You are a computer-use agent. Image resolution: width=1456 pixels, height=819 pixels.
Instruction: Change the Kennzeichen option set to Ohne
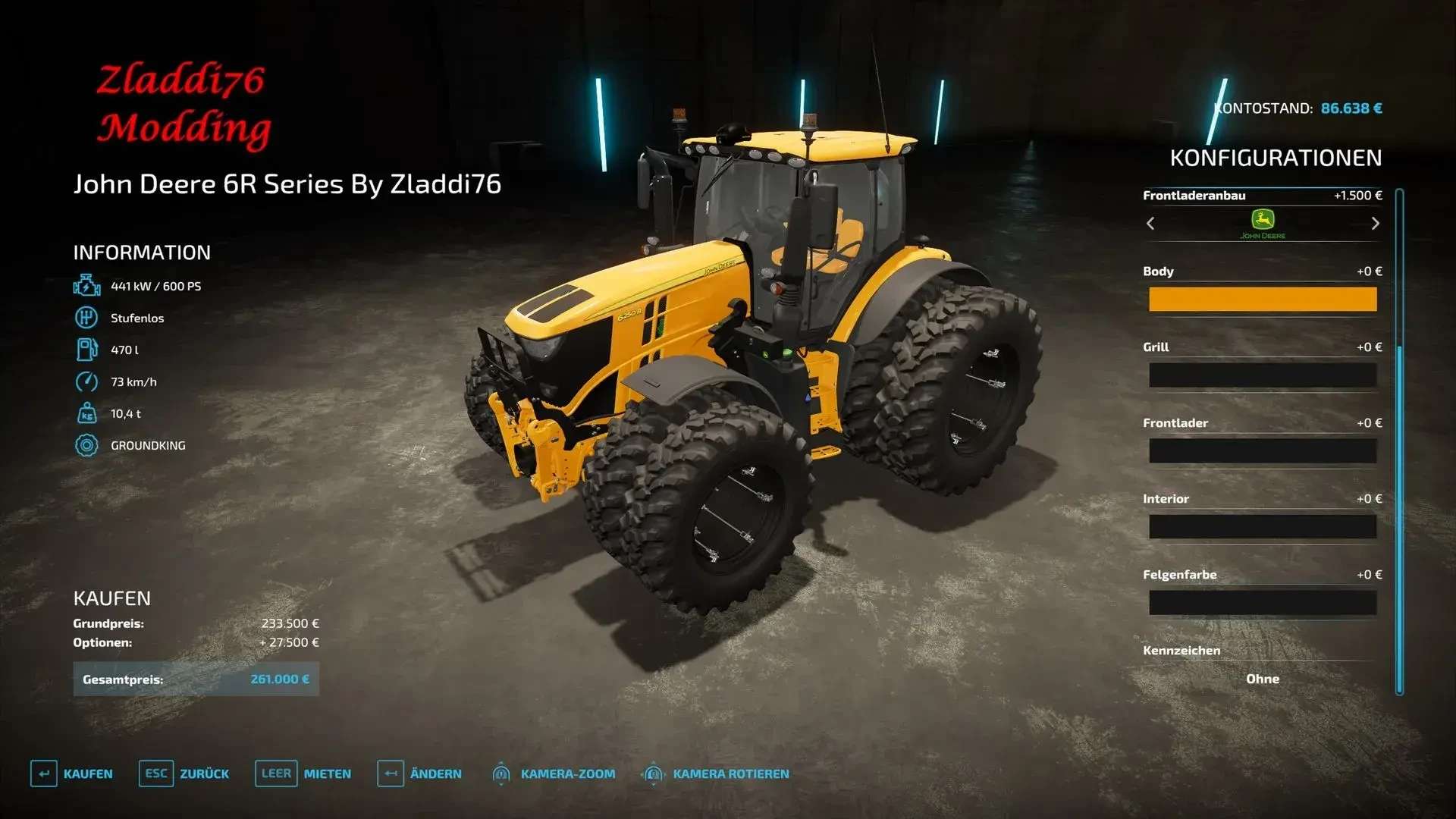click(x=1262, y=679)
